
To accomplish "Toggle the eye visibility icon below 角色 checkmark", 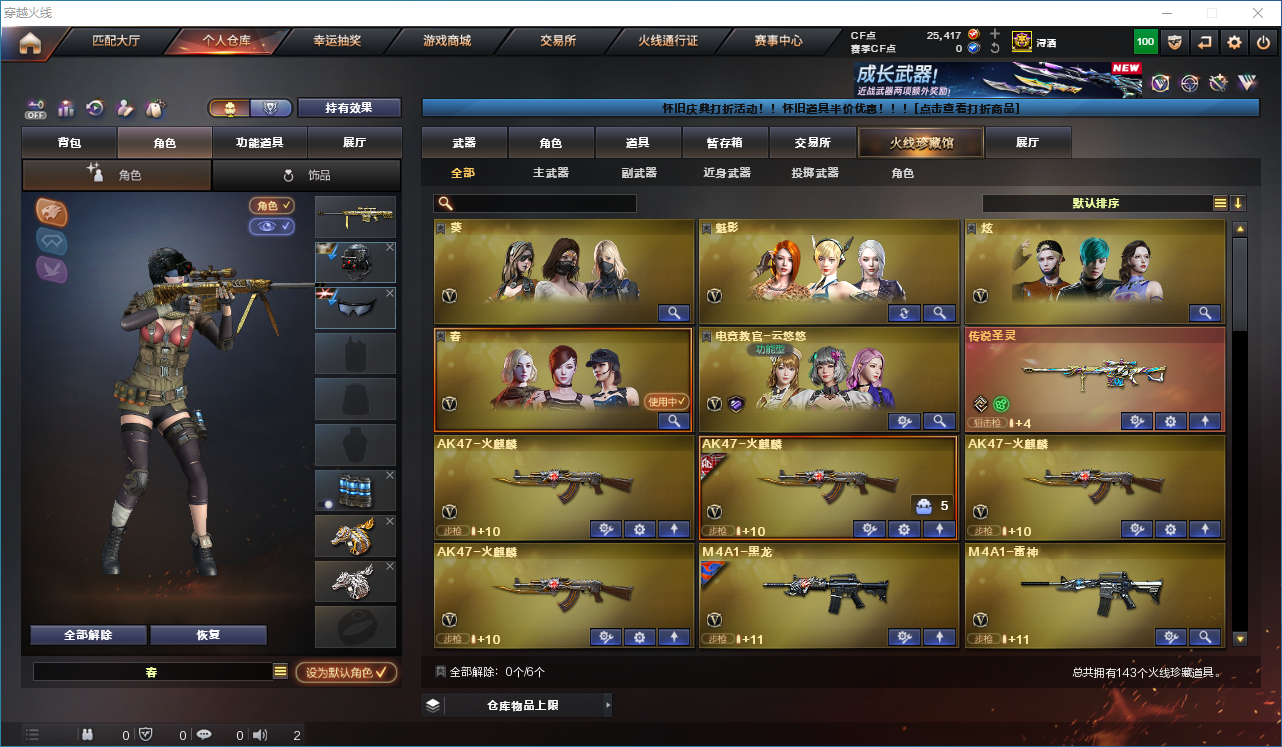I will click(x=272, y=228).
